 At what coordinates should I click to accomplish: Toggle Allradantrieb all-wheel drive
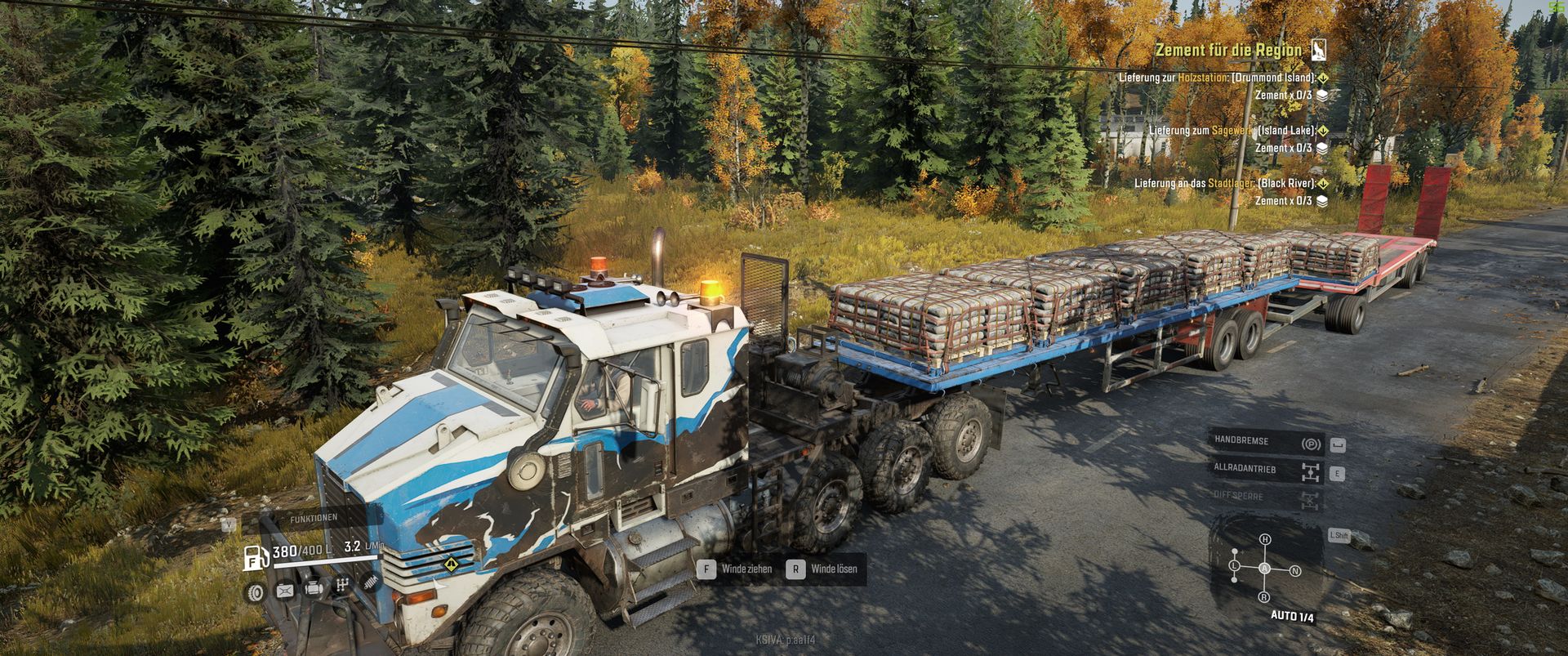tap(1264, 471)
